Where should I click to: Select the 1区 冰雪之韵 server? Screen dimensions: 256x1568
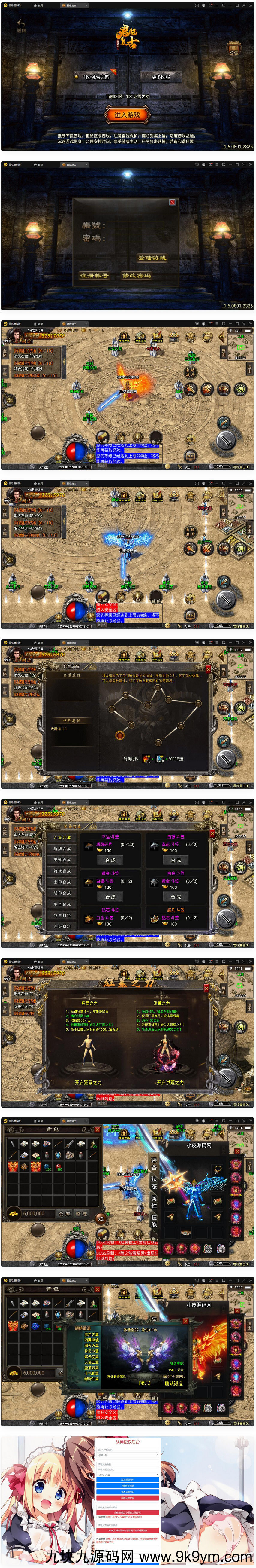96,77
